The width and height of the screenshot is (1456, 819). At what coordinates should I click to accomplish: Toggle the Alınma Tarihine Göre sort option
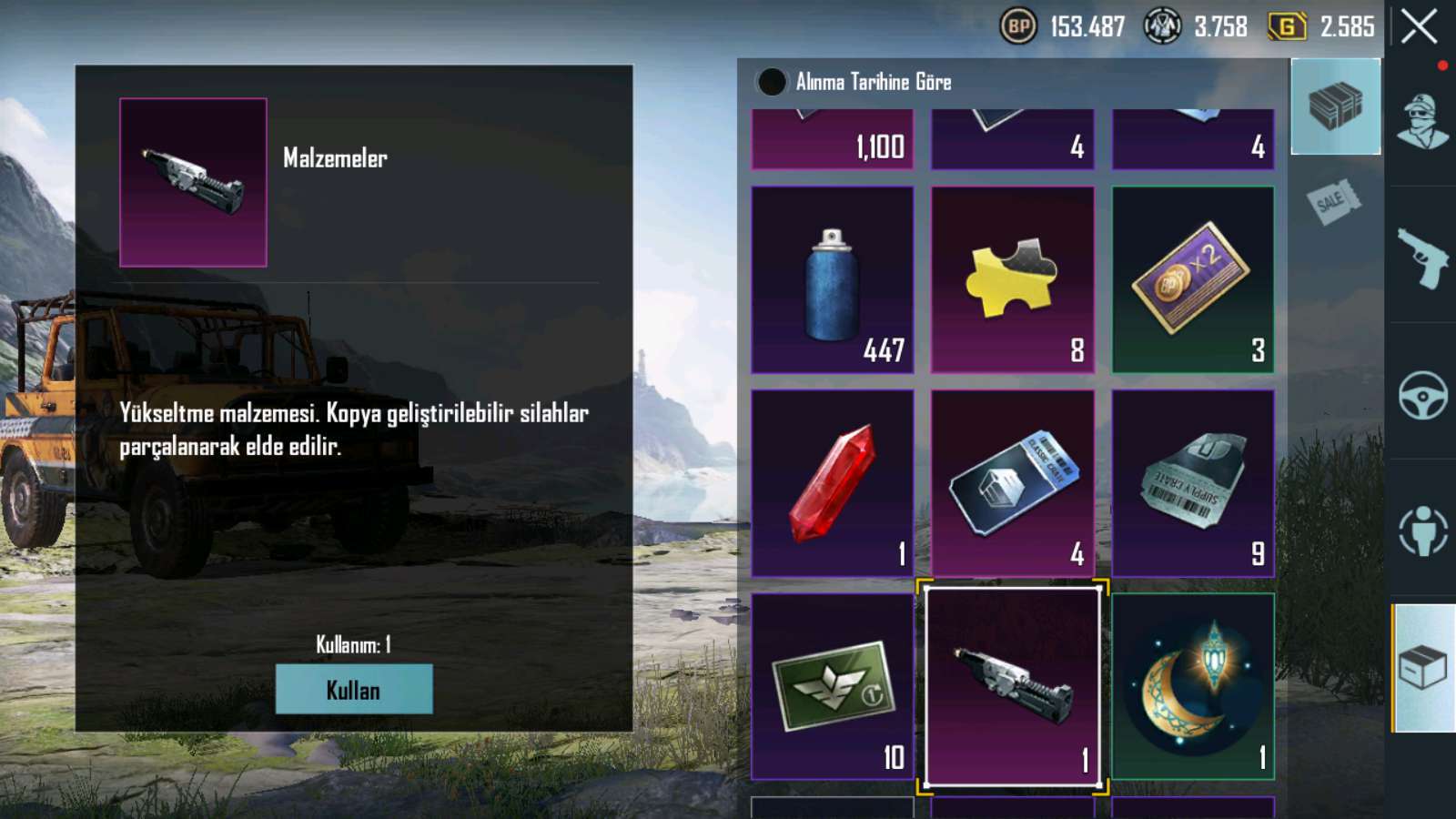(x=772, y=82)
